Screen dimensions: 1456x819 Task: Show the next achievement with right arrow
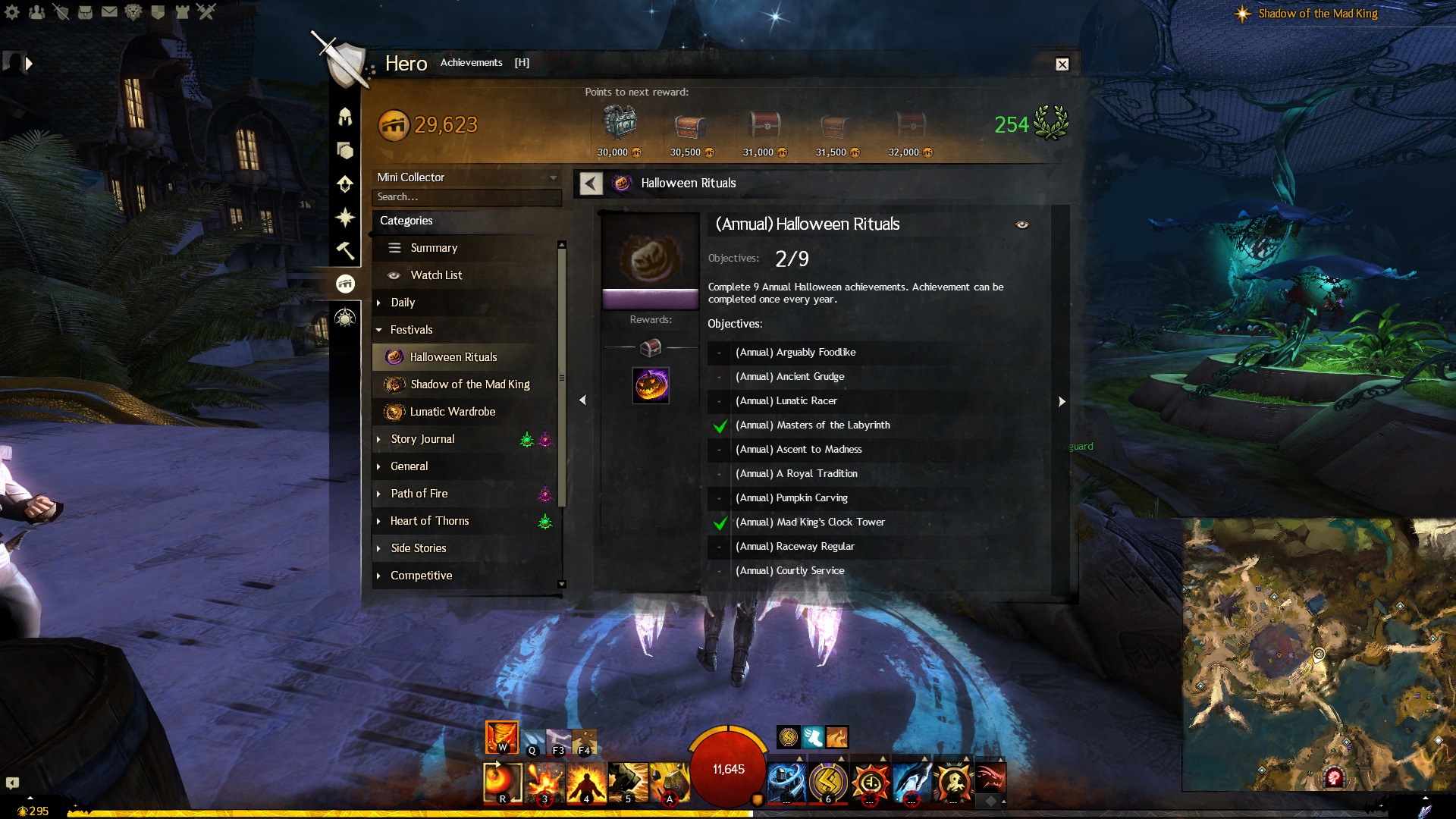click(1062, 401)
